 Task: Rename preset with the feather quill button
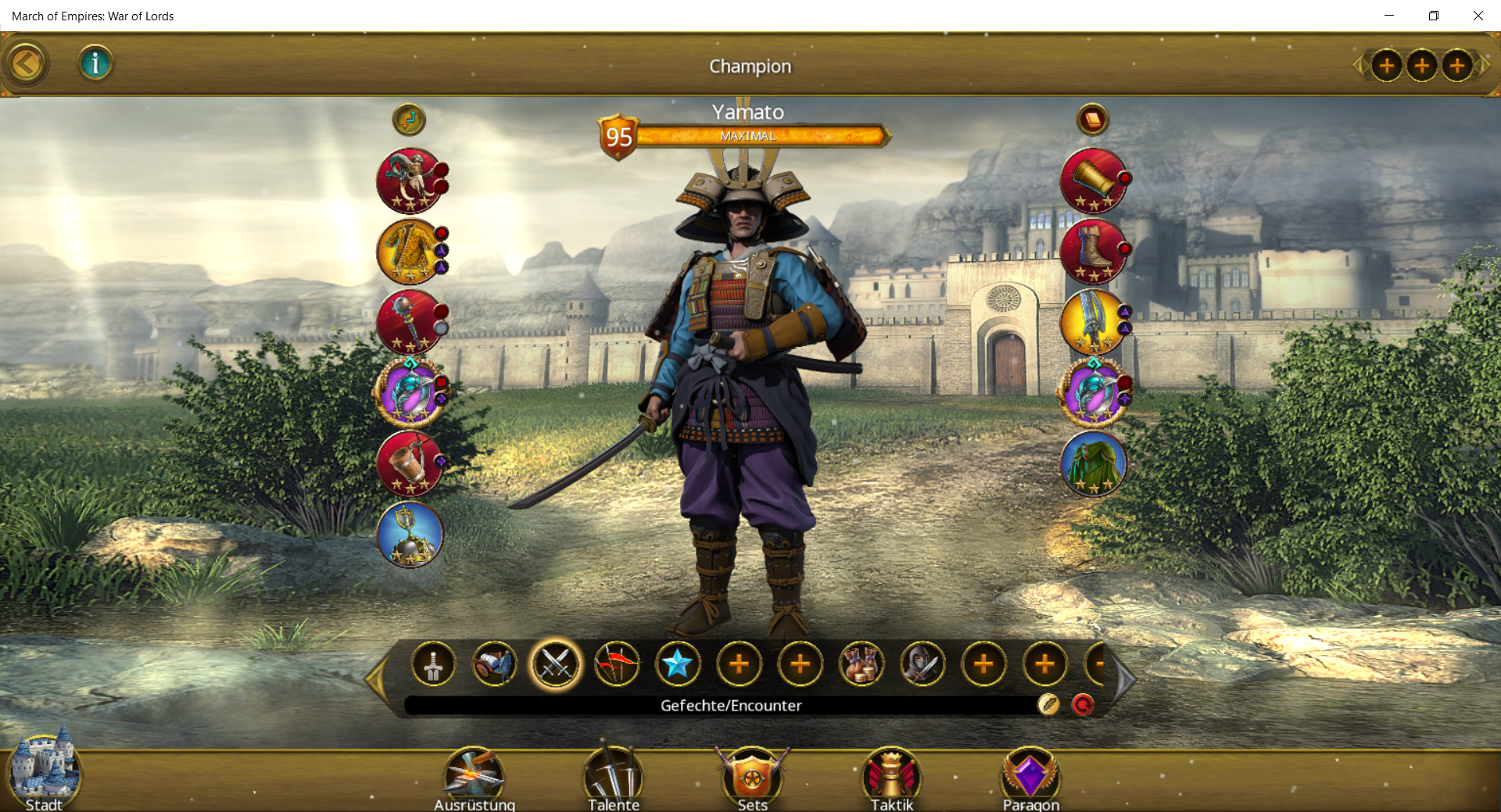pos(1048,705)
